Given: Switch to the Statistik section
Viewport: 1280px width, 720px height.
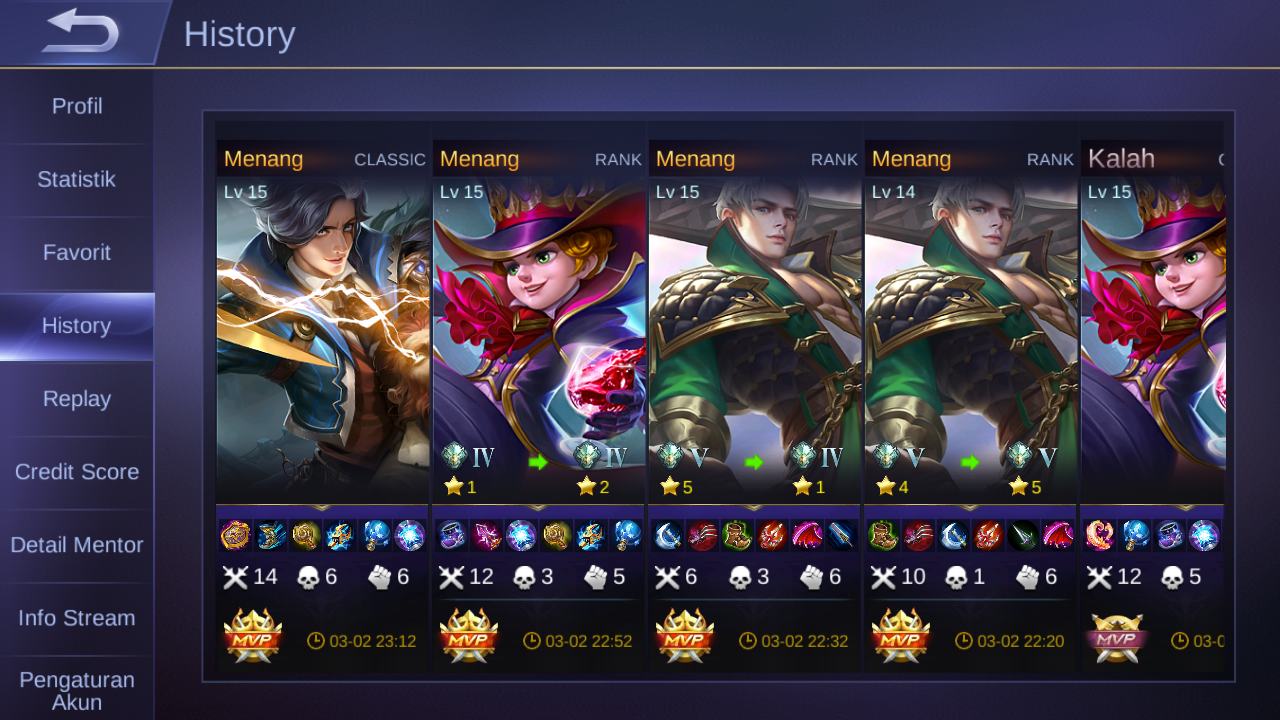Looking at the screenshot, I should (x=76, y=179).
